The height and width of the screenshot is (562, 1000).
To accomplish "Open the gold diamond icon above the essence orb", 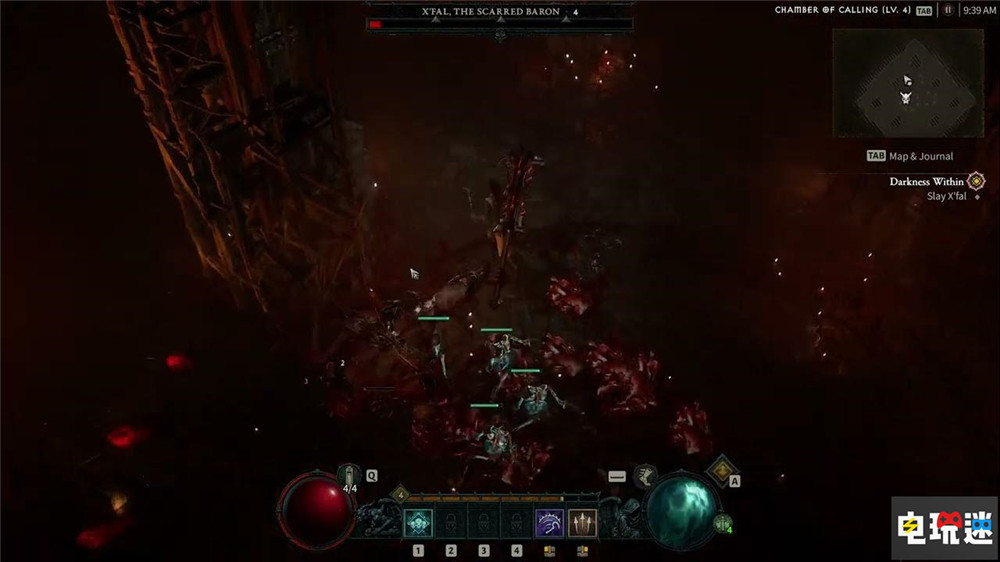I will [x=721, y=470].
